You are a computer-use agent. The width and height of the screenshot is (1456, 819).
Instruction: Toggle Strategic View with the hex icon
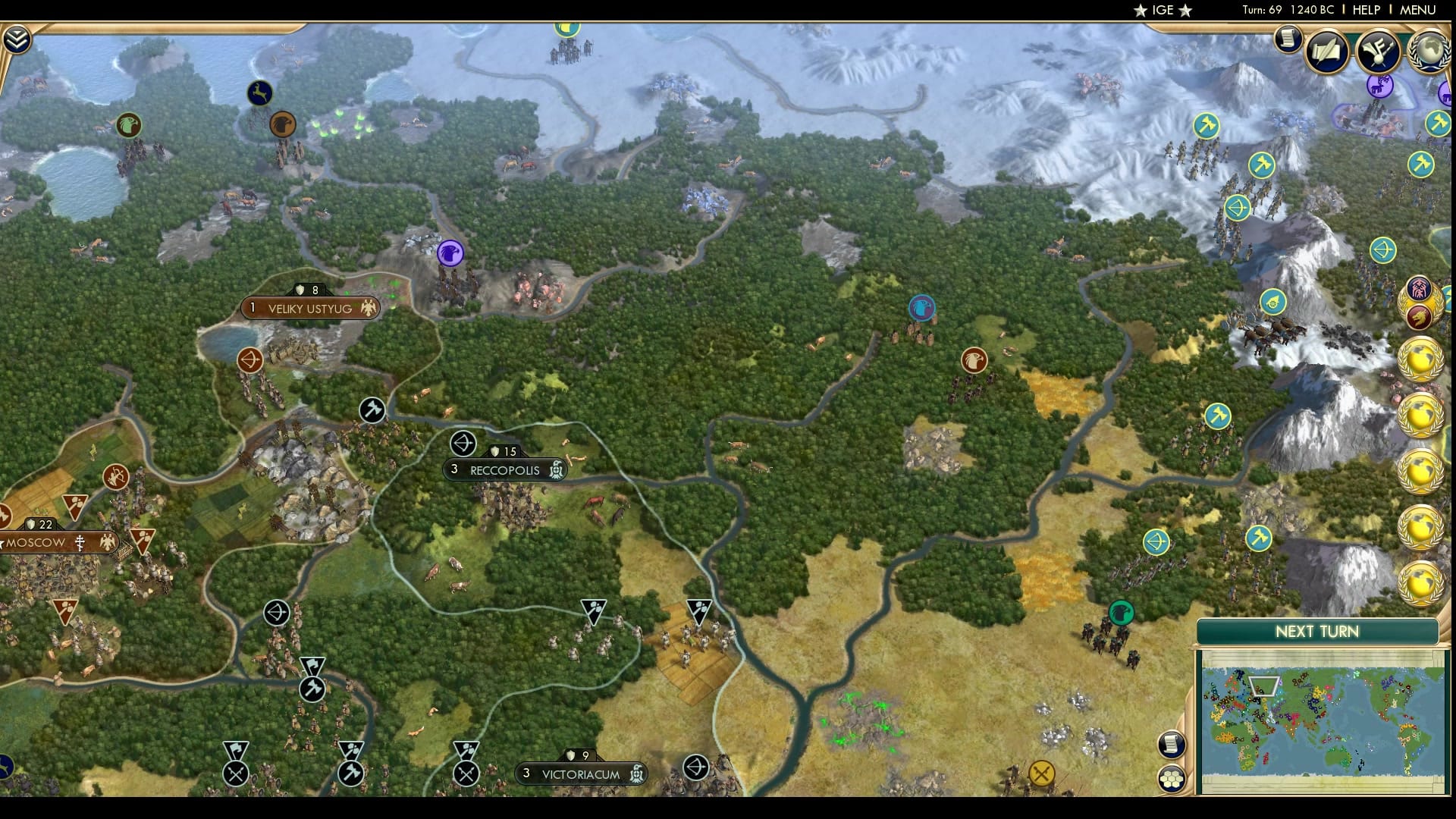pos(1172,779)
